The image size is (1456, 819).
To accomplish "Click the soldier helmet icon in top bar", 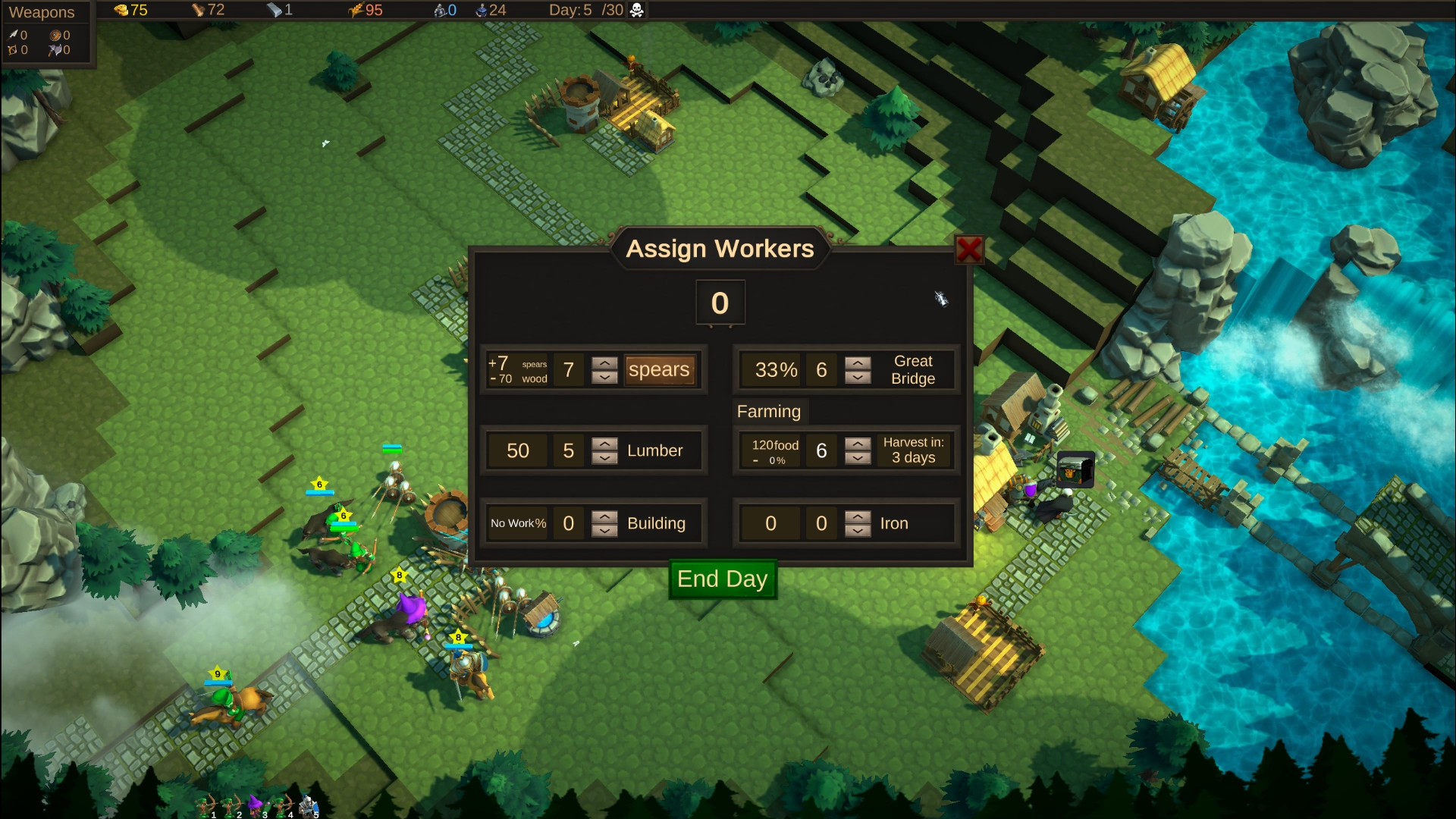I will tap(438, 11).
